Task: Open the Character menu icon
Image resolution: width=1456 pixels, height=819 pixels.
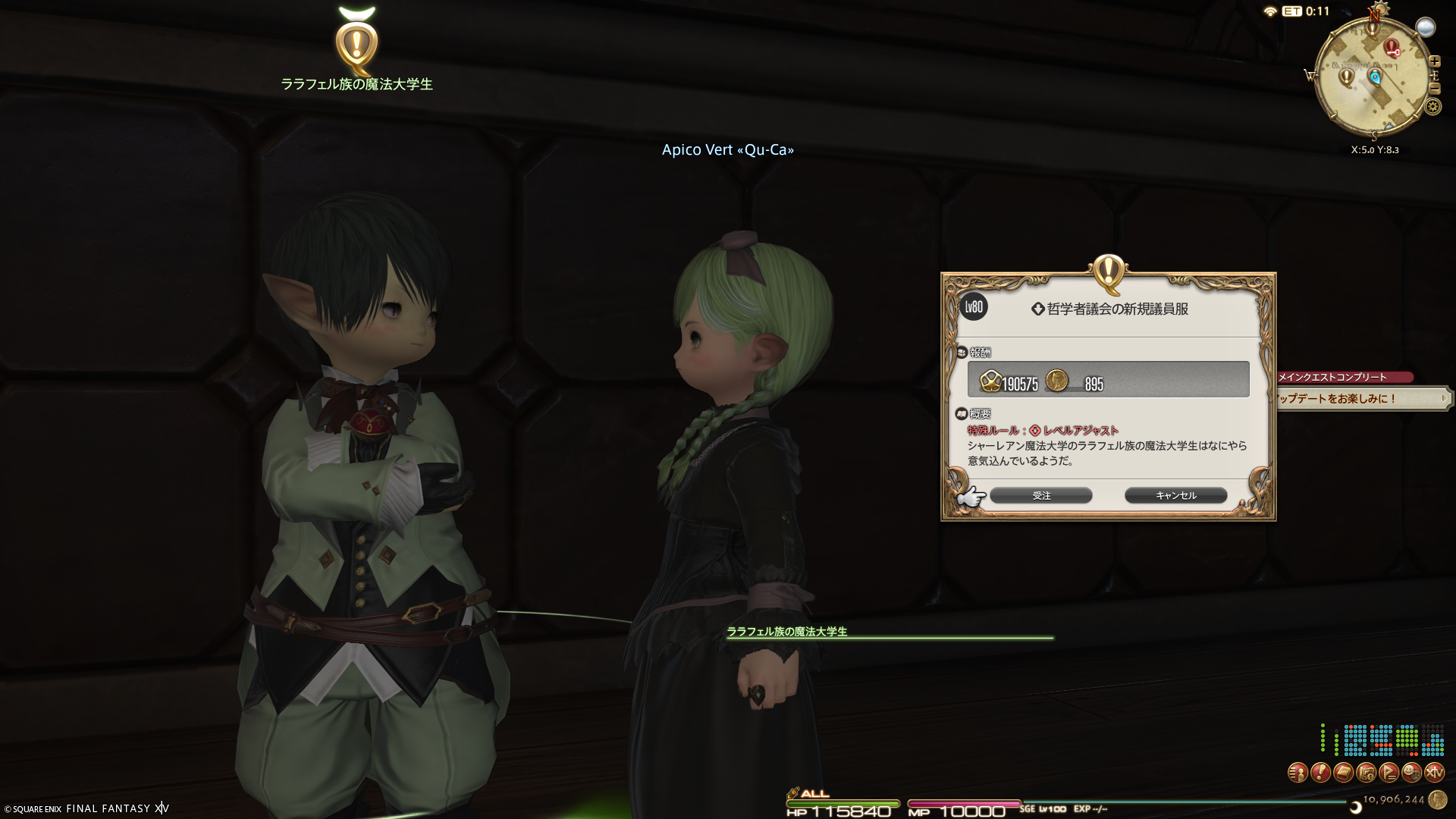Action: [x=1298, y=773]
